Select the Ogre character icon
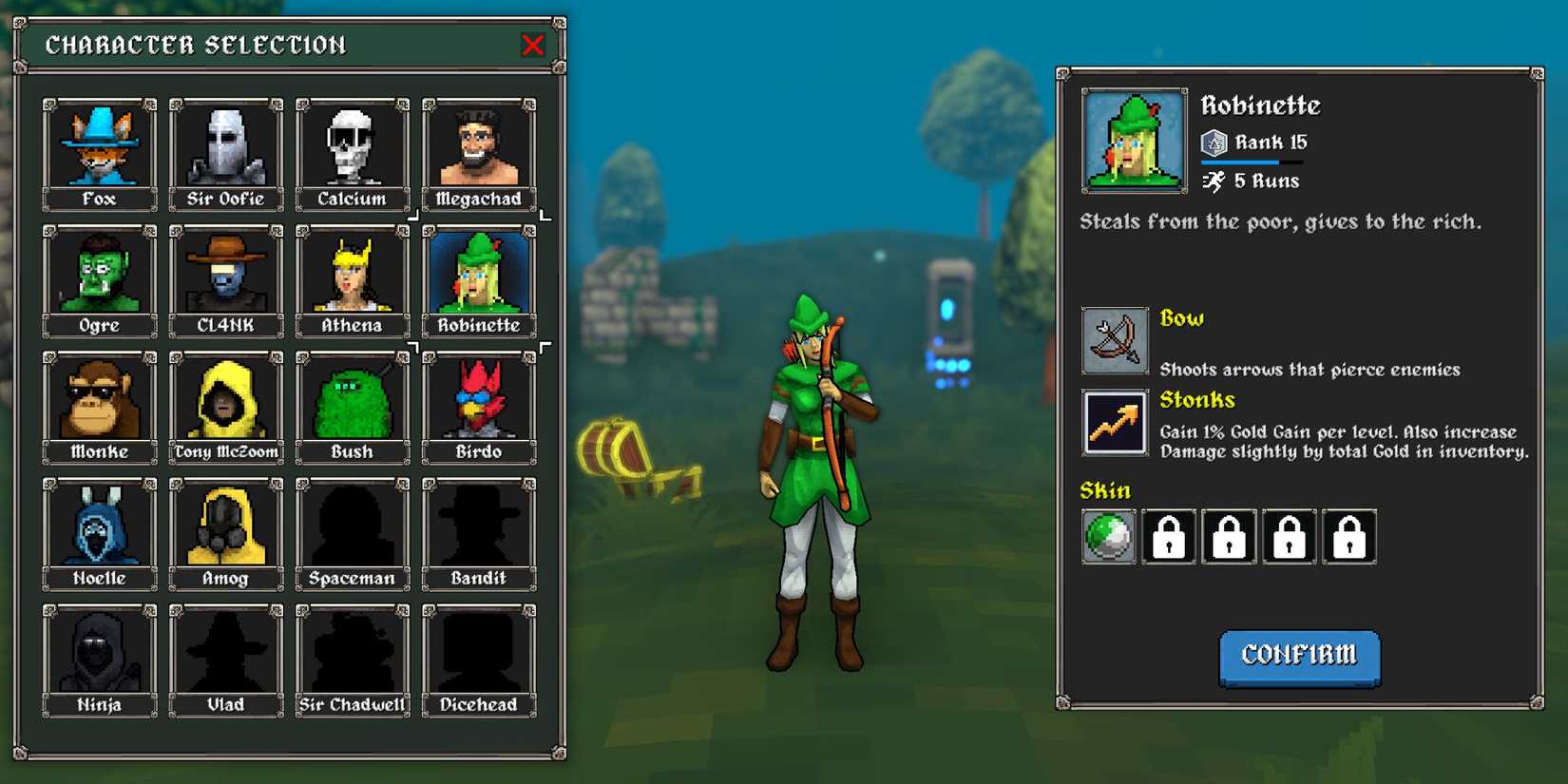The height and width of the screenshot is (784, 1568). (x=99, y=274)
